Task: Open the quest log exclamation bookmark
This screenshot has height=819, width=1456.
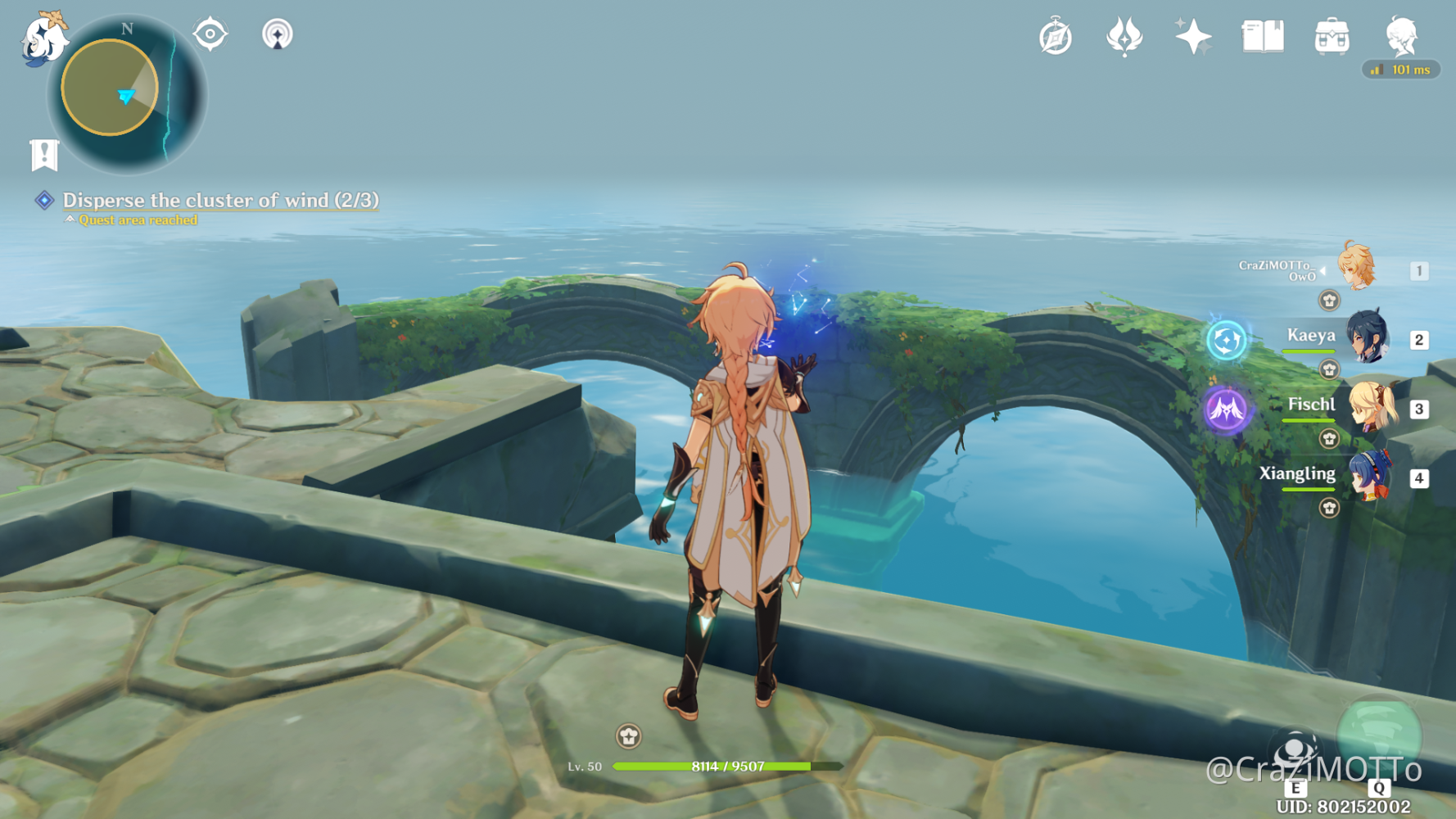Action: click(x=44, y=154)
